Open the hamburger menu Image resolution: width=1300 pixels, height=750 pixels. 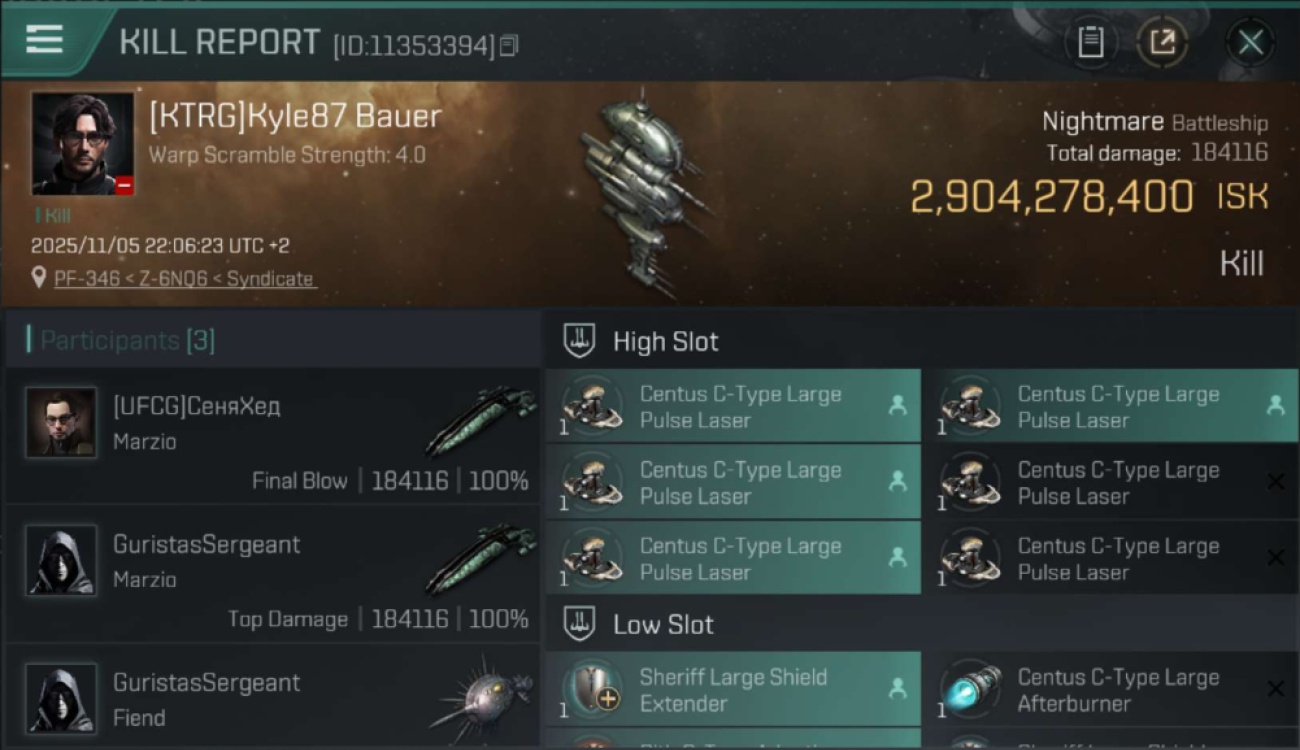(x=42, y=40)
